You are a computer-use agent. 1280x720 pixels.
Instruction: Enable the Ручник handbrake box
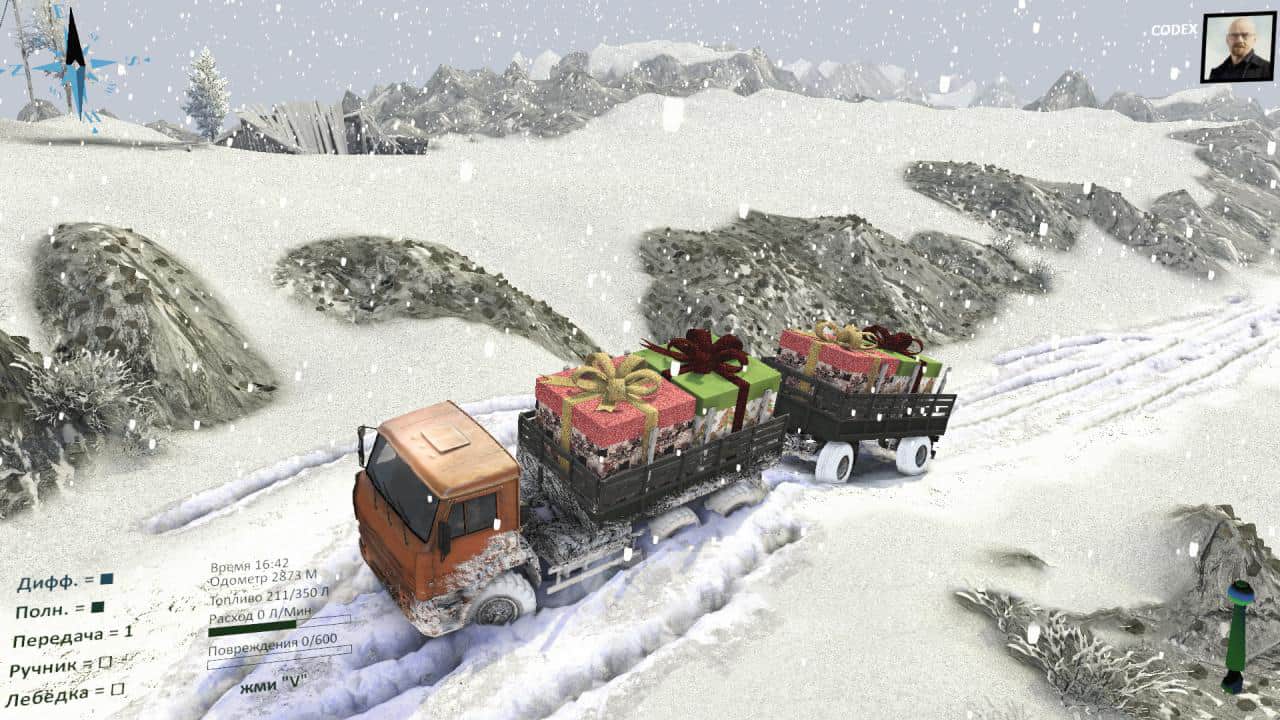pos(105,662)
